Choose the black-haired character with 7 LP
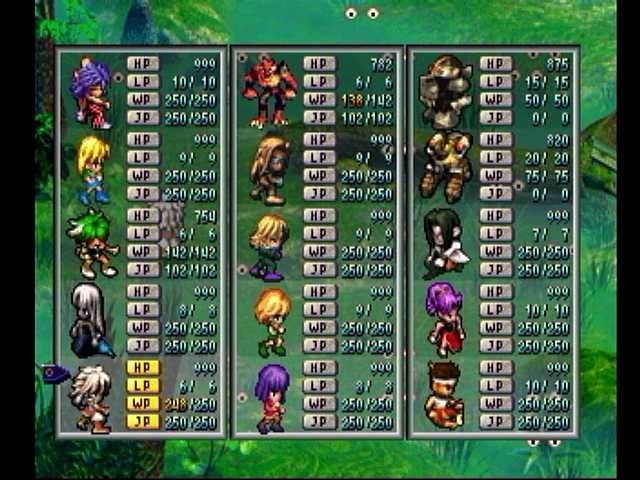The image size is (640, 480). [x=444, y=242]
